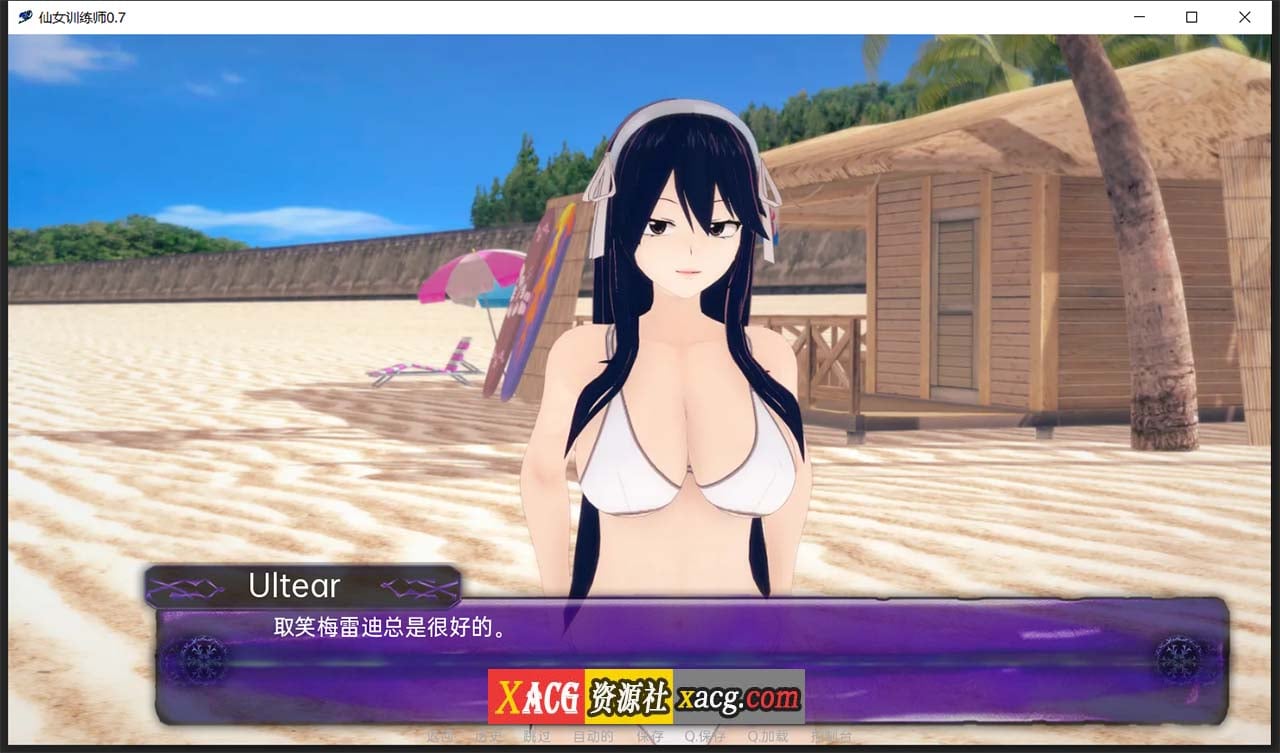Open the xacg.com watermark link
This screenshot has height=753, width=1280.
coord(737,695)
